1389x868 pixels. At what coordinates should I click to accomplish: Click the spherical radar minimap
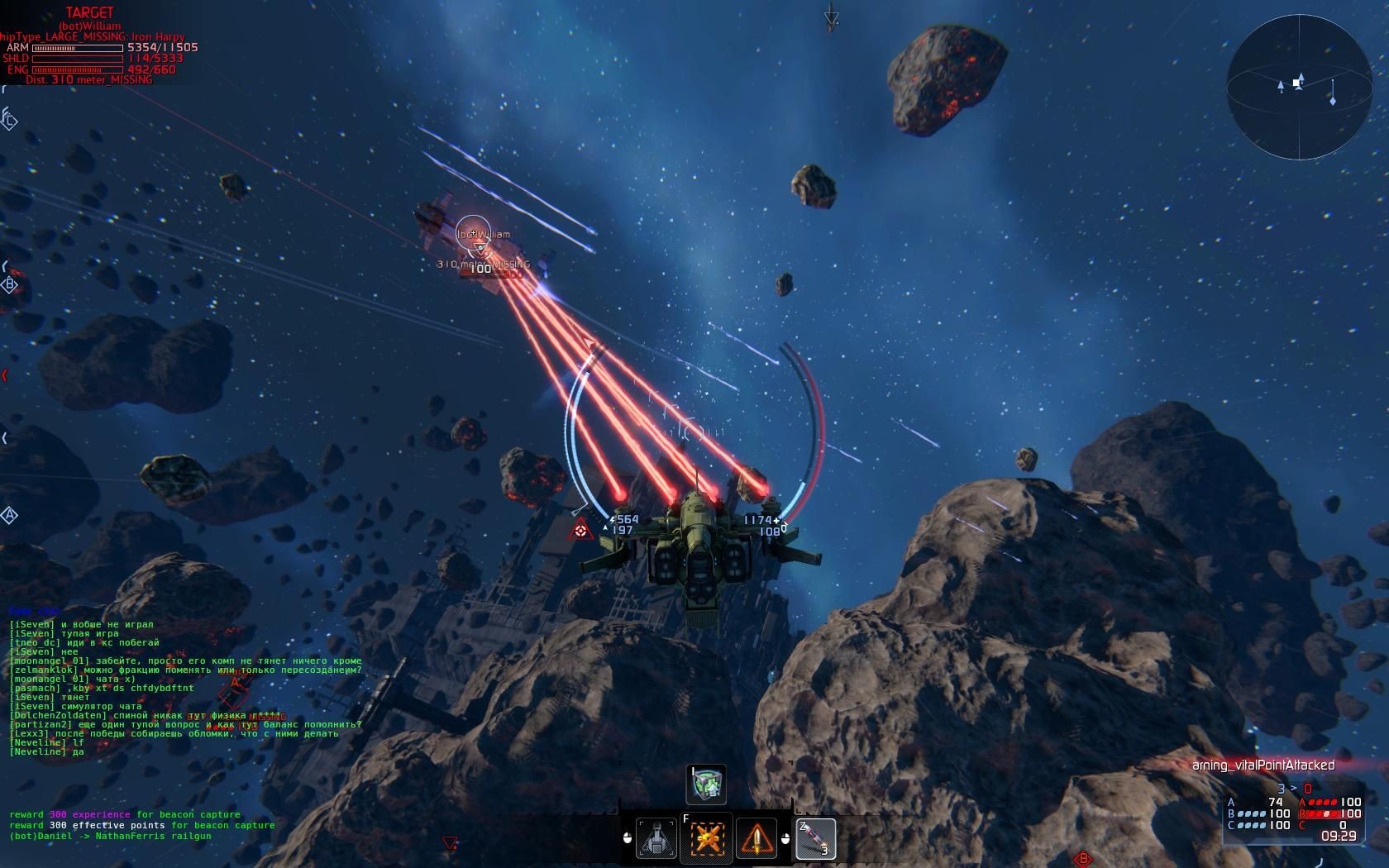coord(1299,88)
